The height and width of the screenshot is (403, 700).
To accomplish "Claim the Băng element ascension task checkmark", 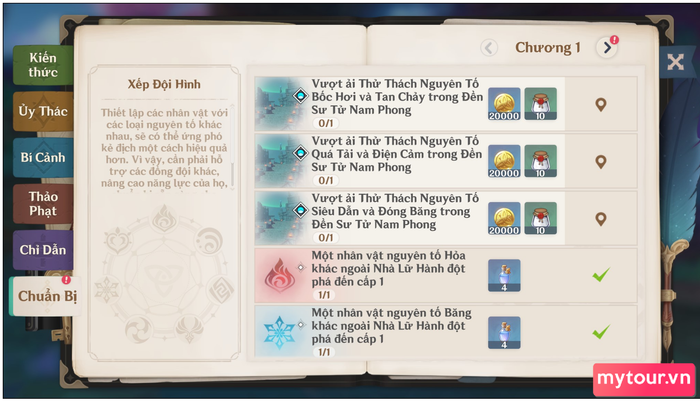I will [601, 331].
